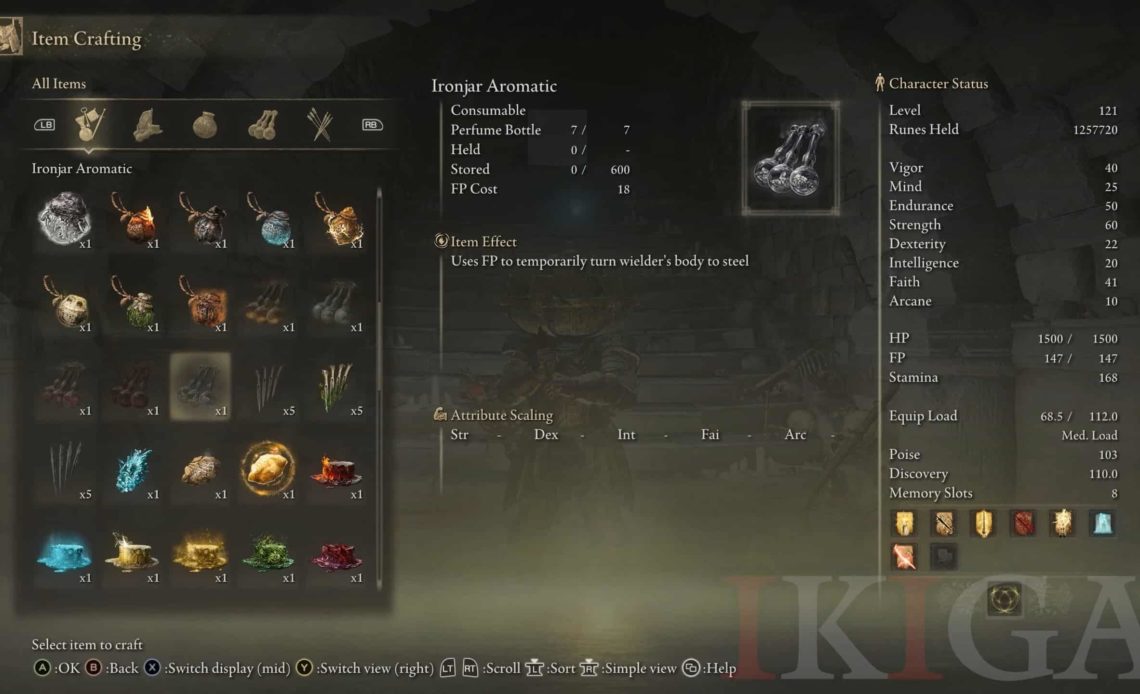This screenshot has height=694, width=1140.
Task: Select the flaming fire pot
Action: (132, 218)
